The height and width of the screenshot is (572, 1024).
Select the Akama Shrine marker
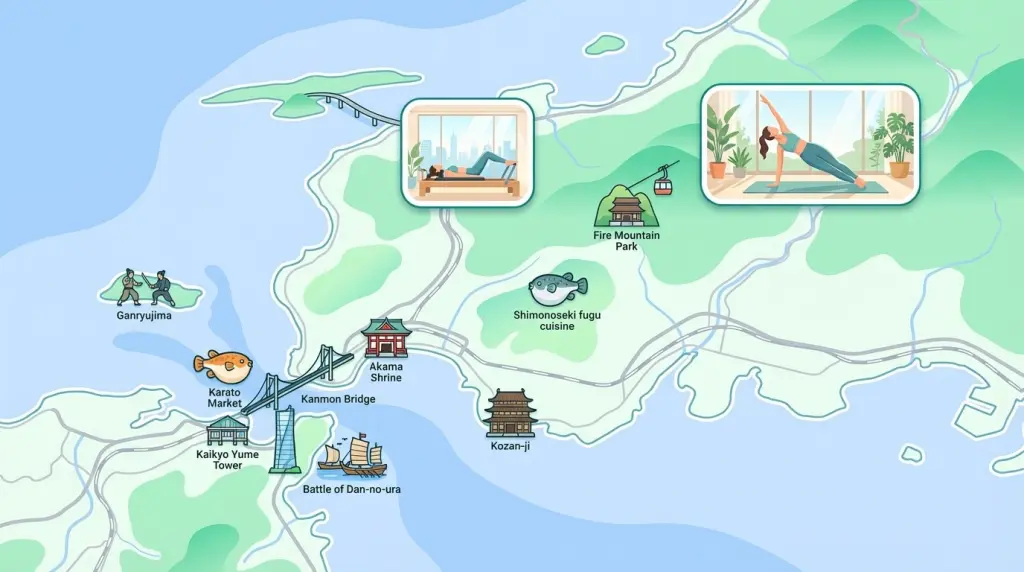click(x=386, y=339)
